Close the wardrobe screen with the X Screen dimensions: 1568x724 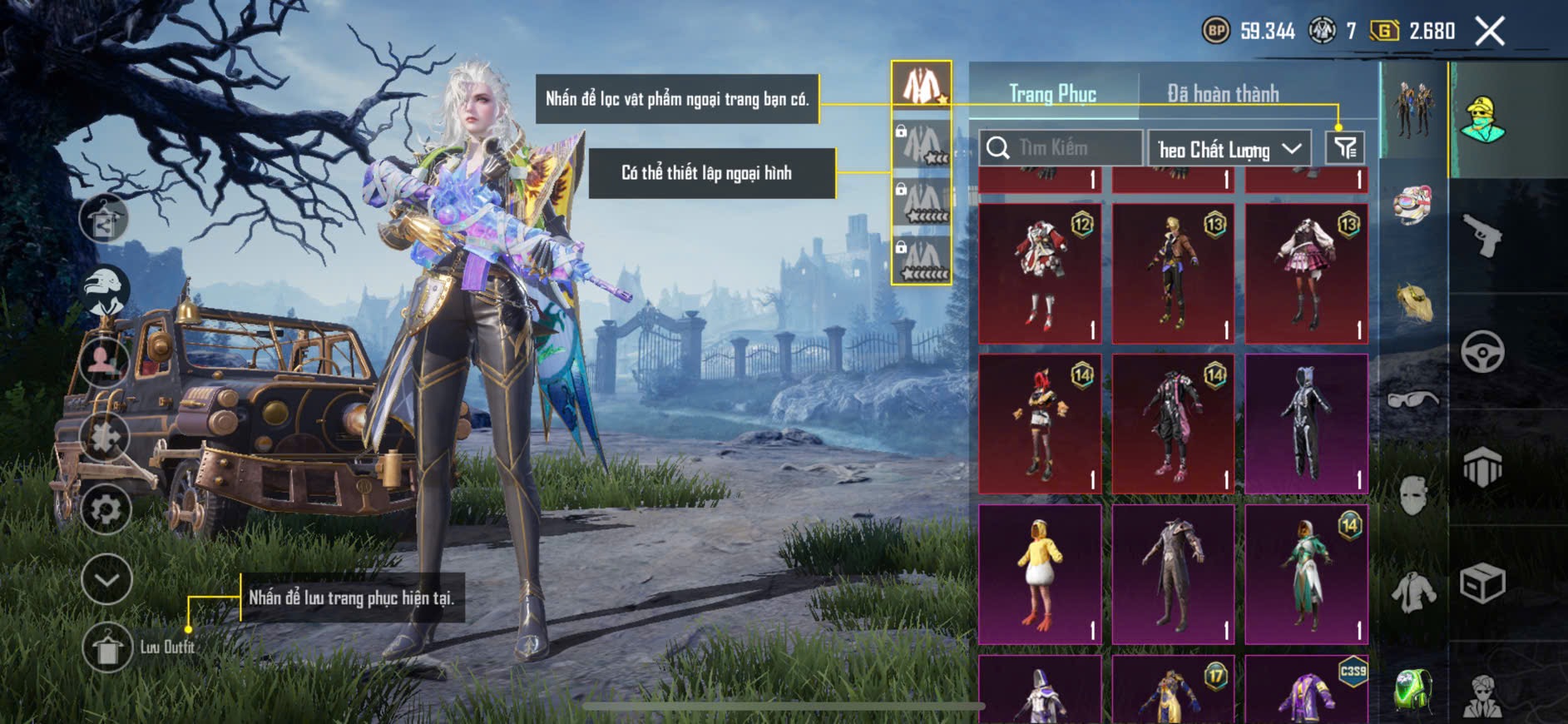click(1490, 32)
